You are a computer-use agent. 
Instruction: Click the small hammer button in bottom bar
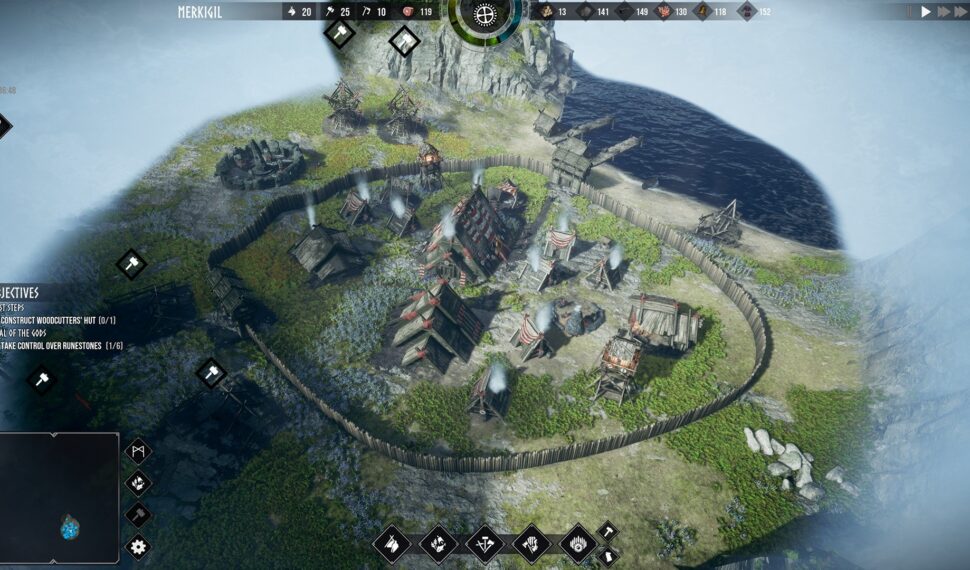[x=607, y=532]
